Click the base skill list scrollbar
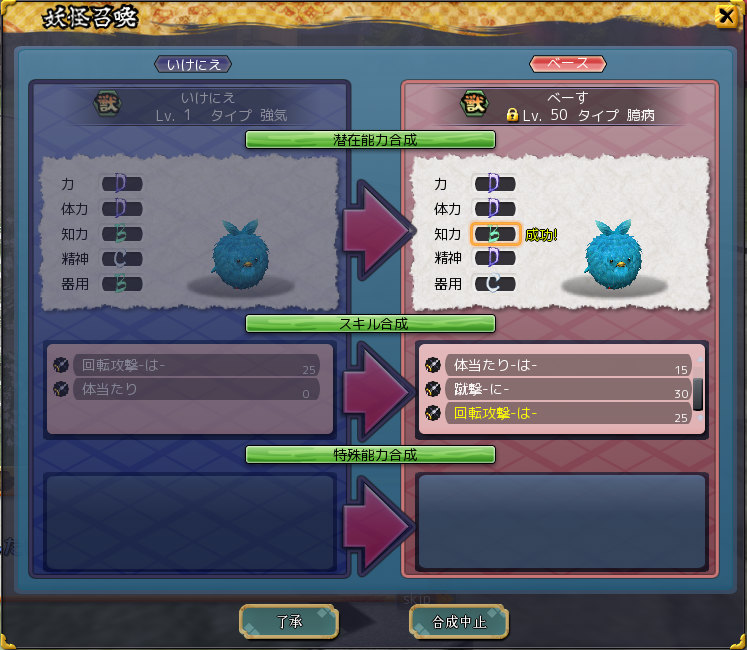747x650 pixels. [698, 393]
